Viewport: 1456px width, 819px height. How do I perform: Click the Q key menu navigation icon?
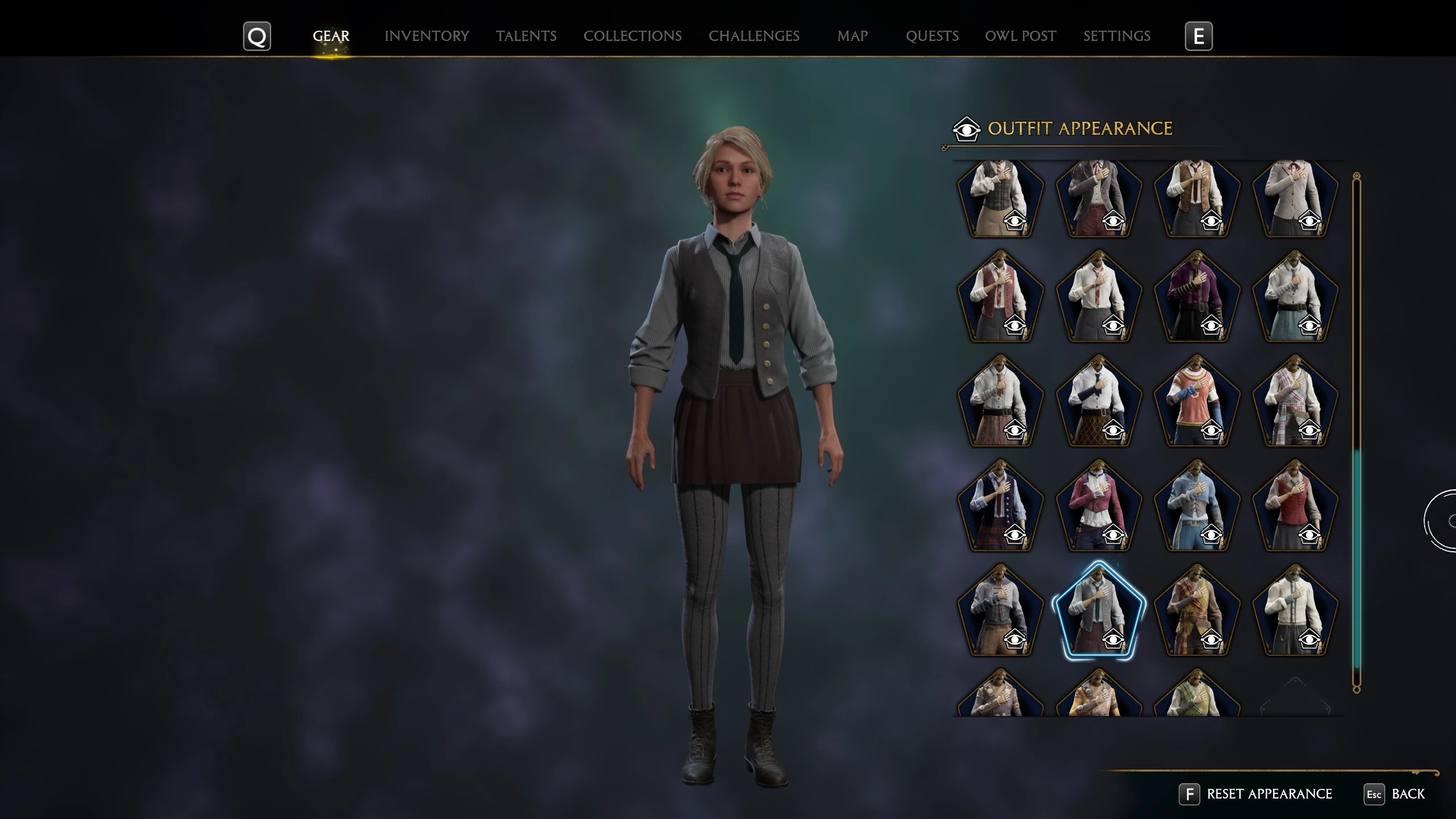coord(257,36)
